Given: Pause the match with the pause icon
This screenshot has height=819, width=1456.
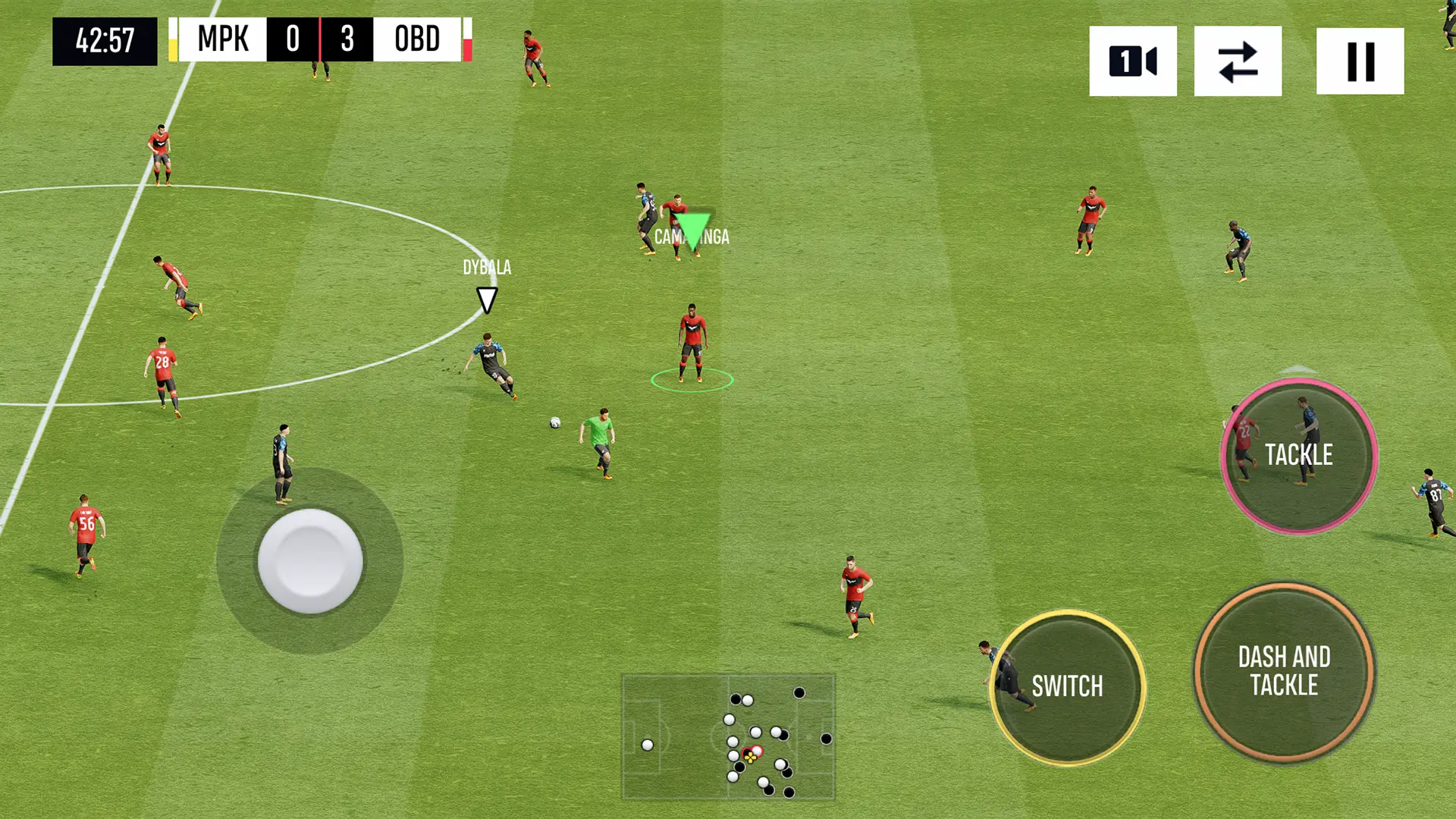Looking at the screenshot, I should [x=1360, y=61].
